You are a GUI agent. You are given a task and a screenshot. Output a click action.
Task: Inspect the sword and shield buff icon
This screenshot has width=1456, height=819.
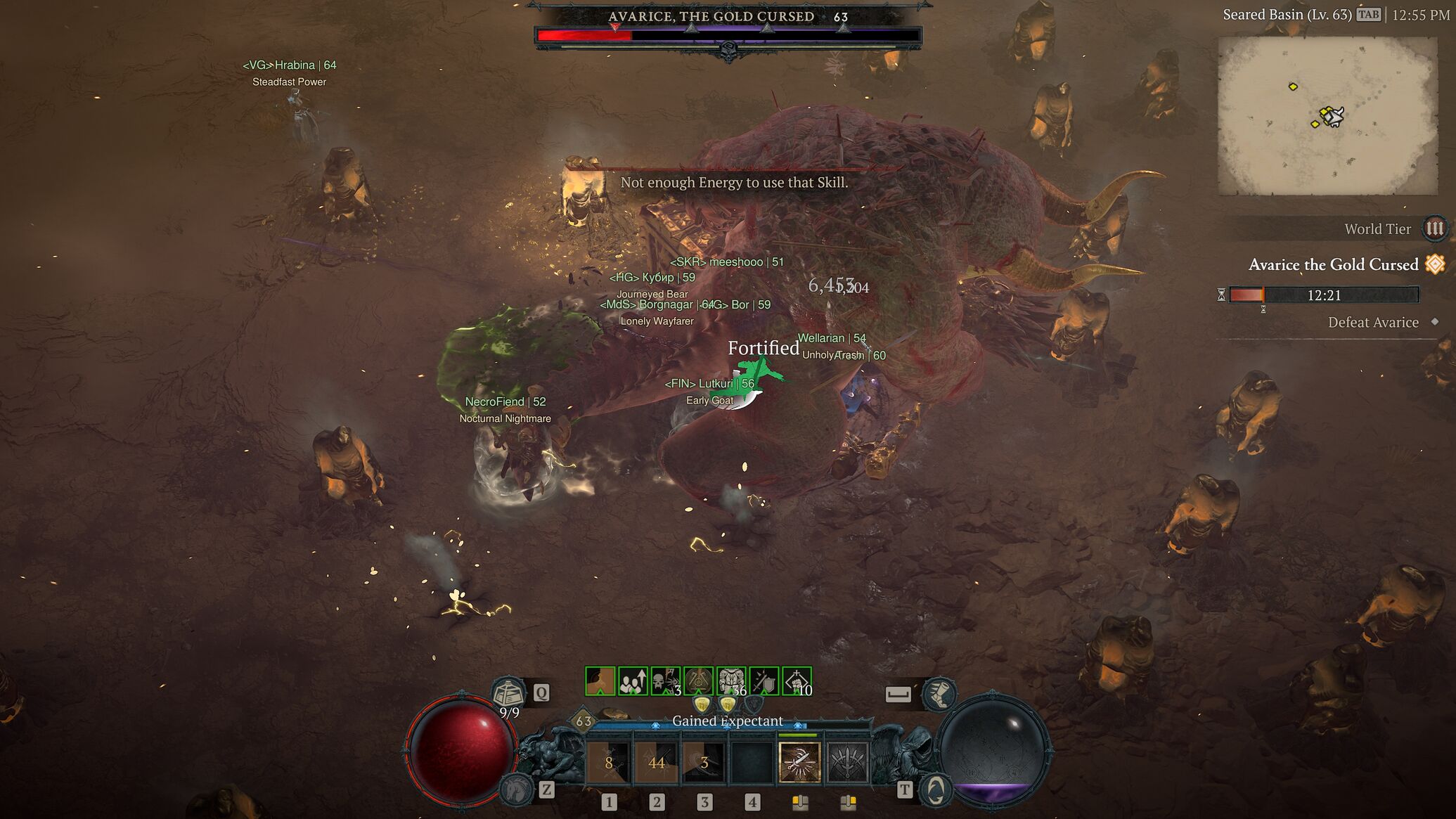764,681
